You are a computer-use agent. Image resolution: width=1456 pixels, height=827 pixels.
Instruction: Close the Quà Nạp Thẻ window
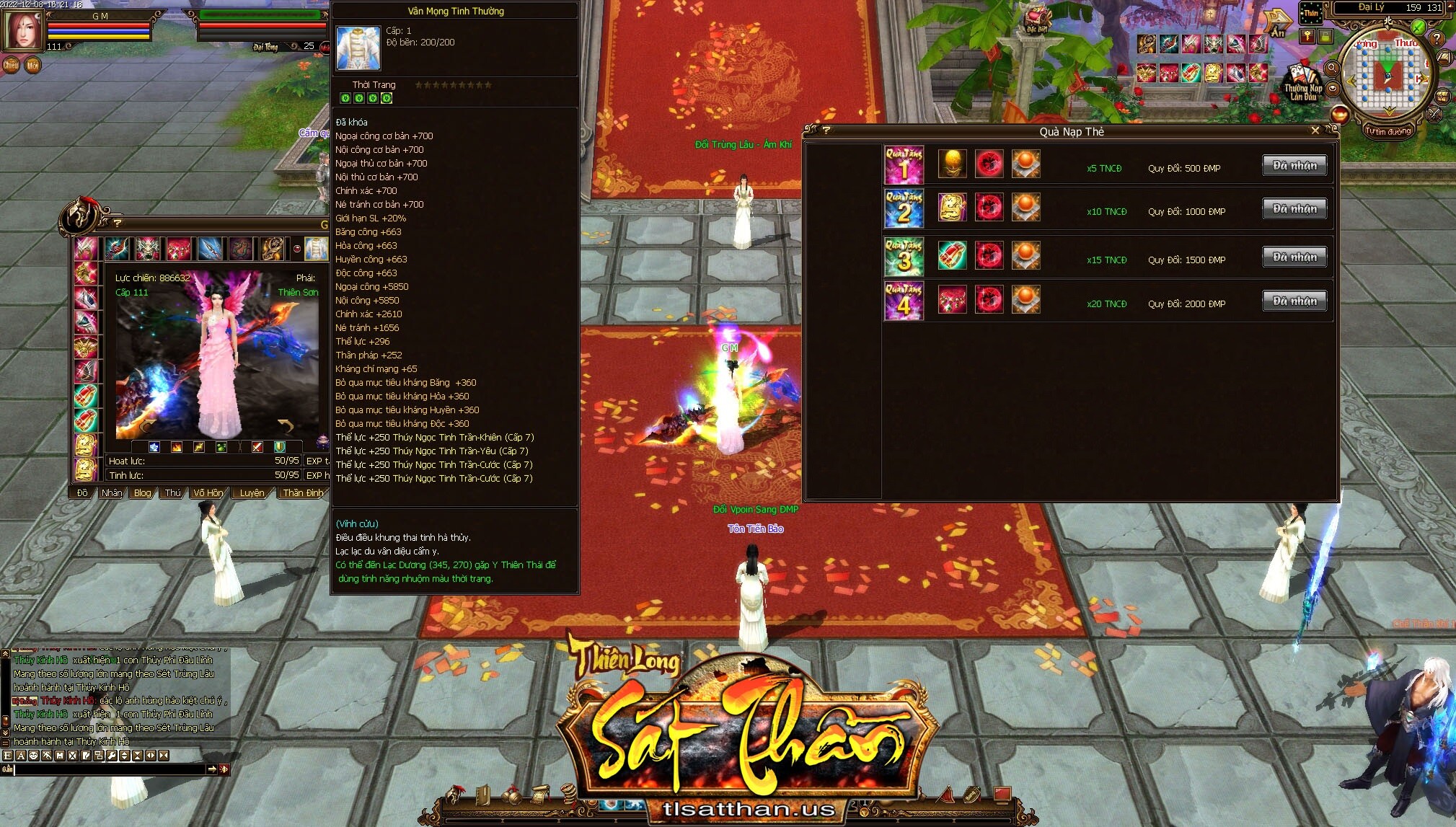(1315, 131)
